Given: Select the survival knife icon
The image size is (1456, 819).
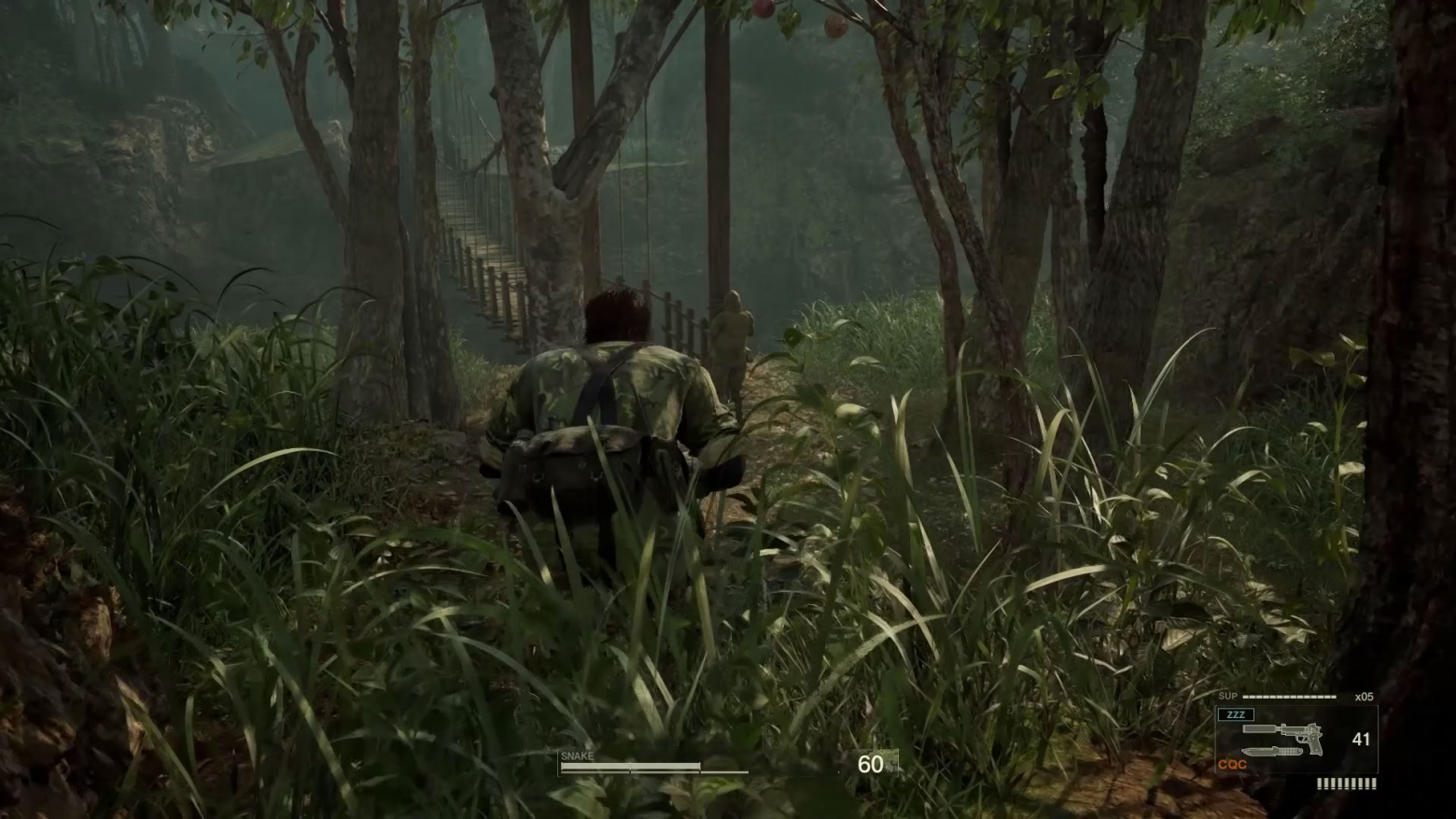Looking at the screenshot, I should [x=1272, y=751].
